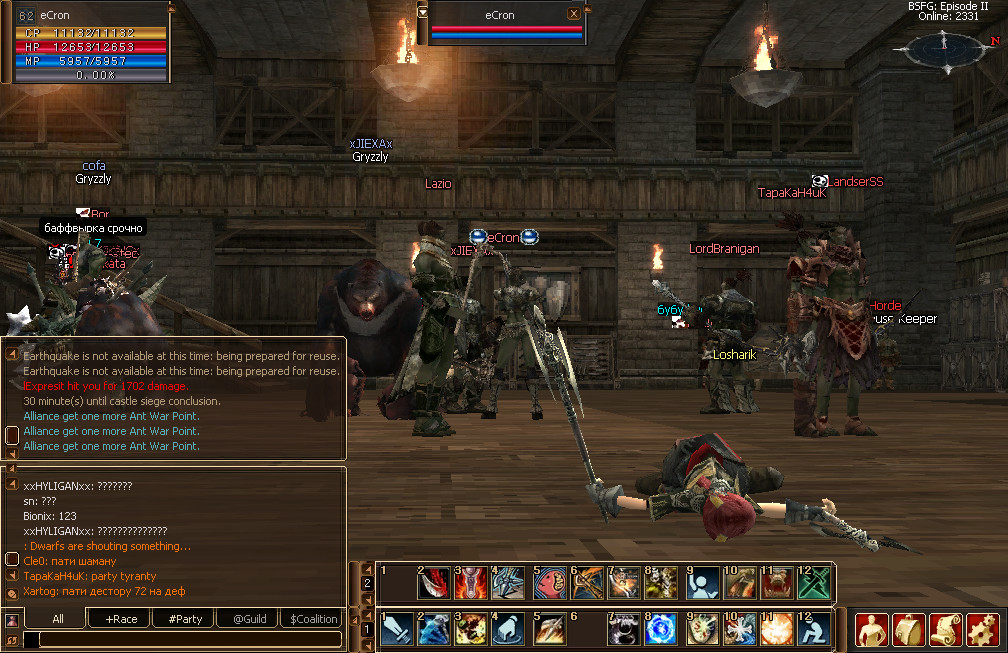The width and height of the screenshot is (1008, 653).
Task: Open the character status window button
Action: (x=872, y=630)
